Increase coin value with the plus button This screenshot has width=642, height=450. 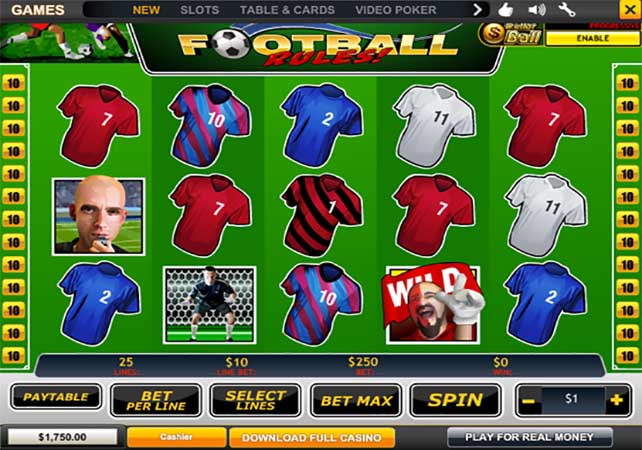617,399
